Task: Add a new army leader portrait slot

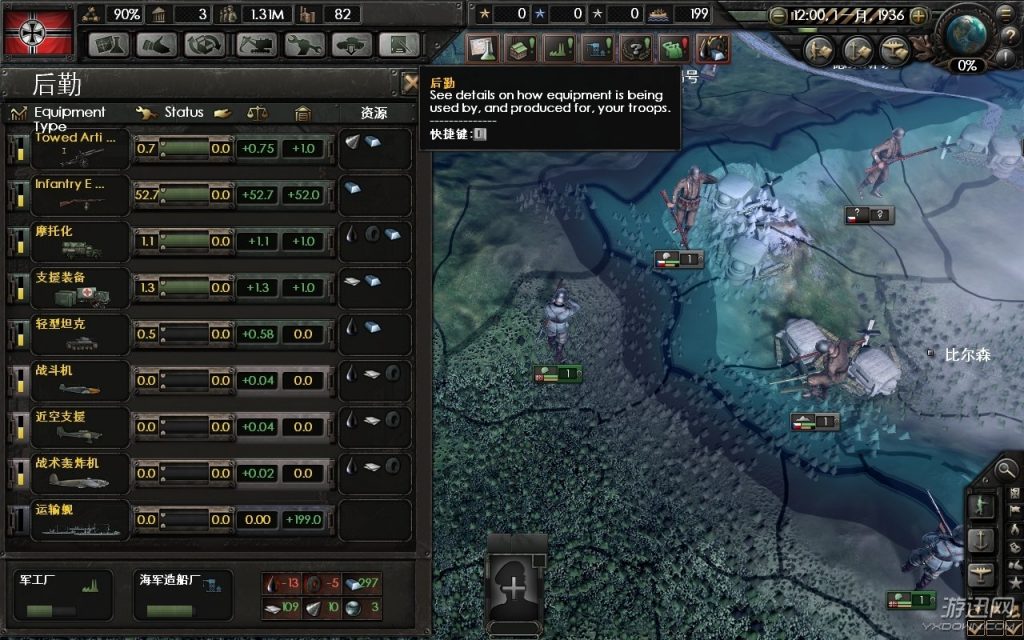Action: [x=516, y=587]
